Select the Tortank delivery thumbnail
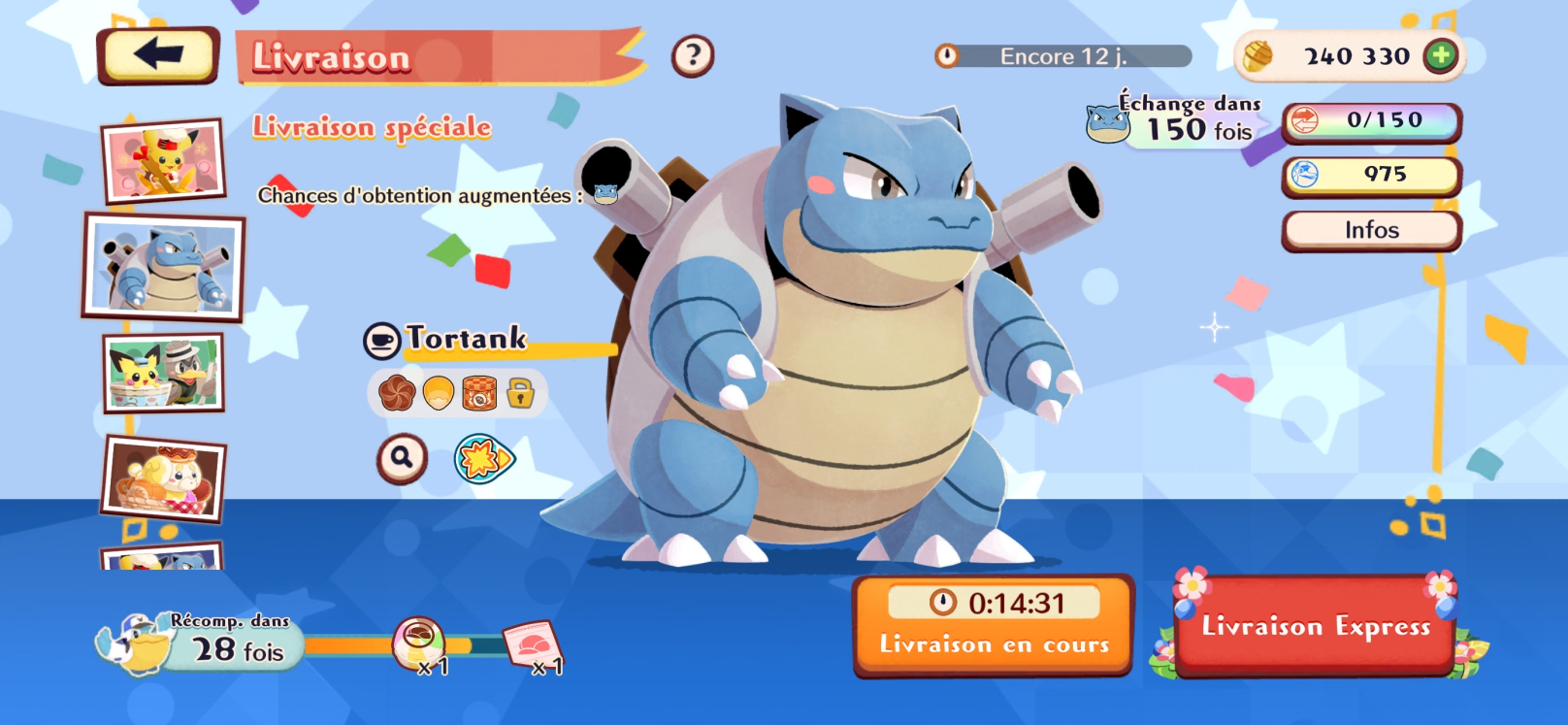The height and width of the screenshot is (725, 1568). [x=164, y=266]
